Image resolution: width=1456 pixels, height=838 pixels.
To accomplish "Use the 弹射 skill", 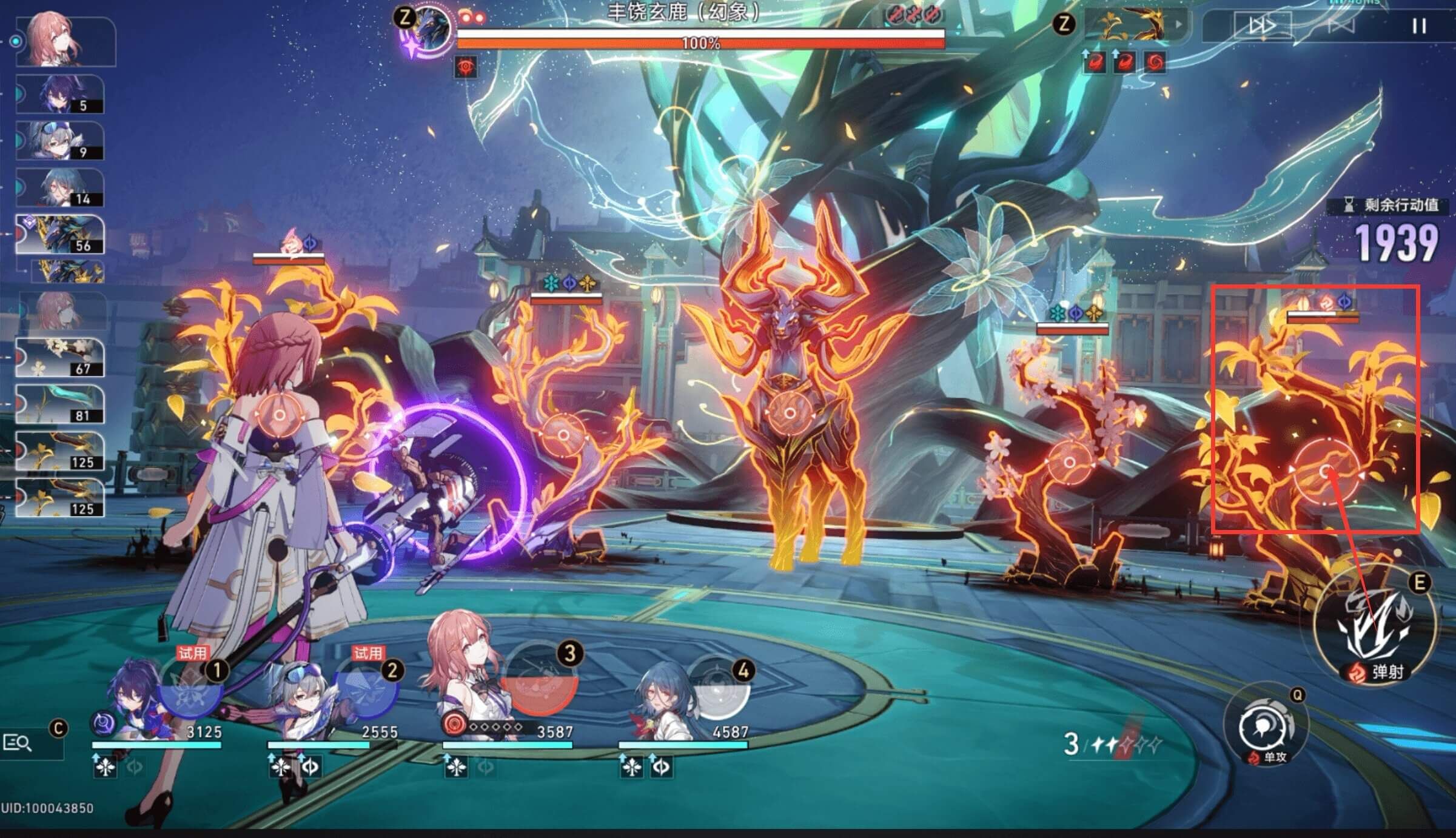I will [x=1374, y=625].
